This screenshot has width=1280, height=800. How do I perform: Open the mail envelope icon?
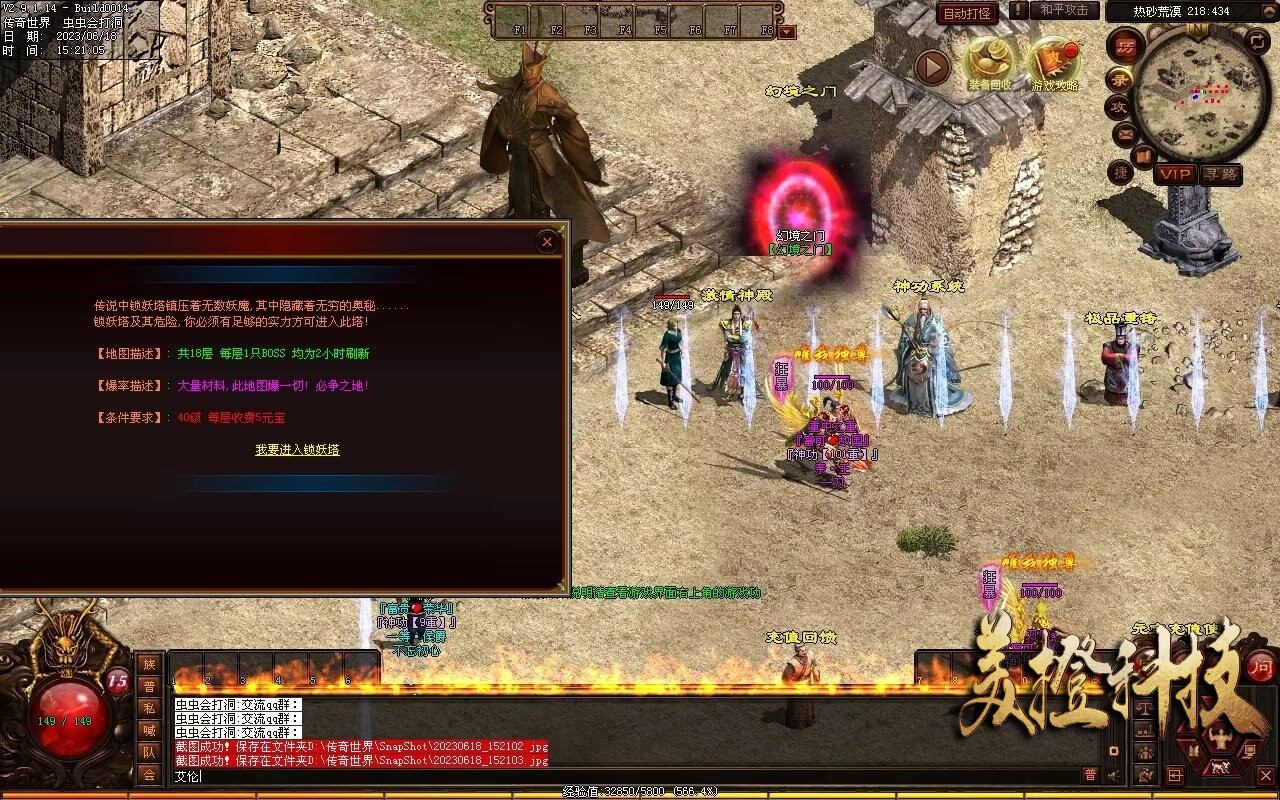click(1125, 133)
